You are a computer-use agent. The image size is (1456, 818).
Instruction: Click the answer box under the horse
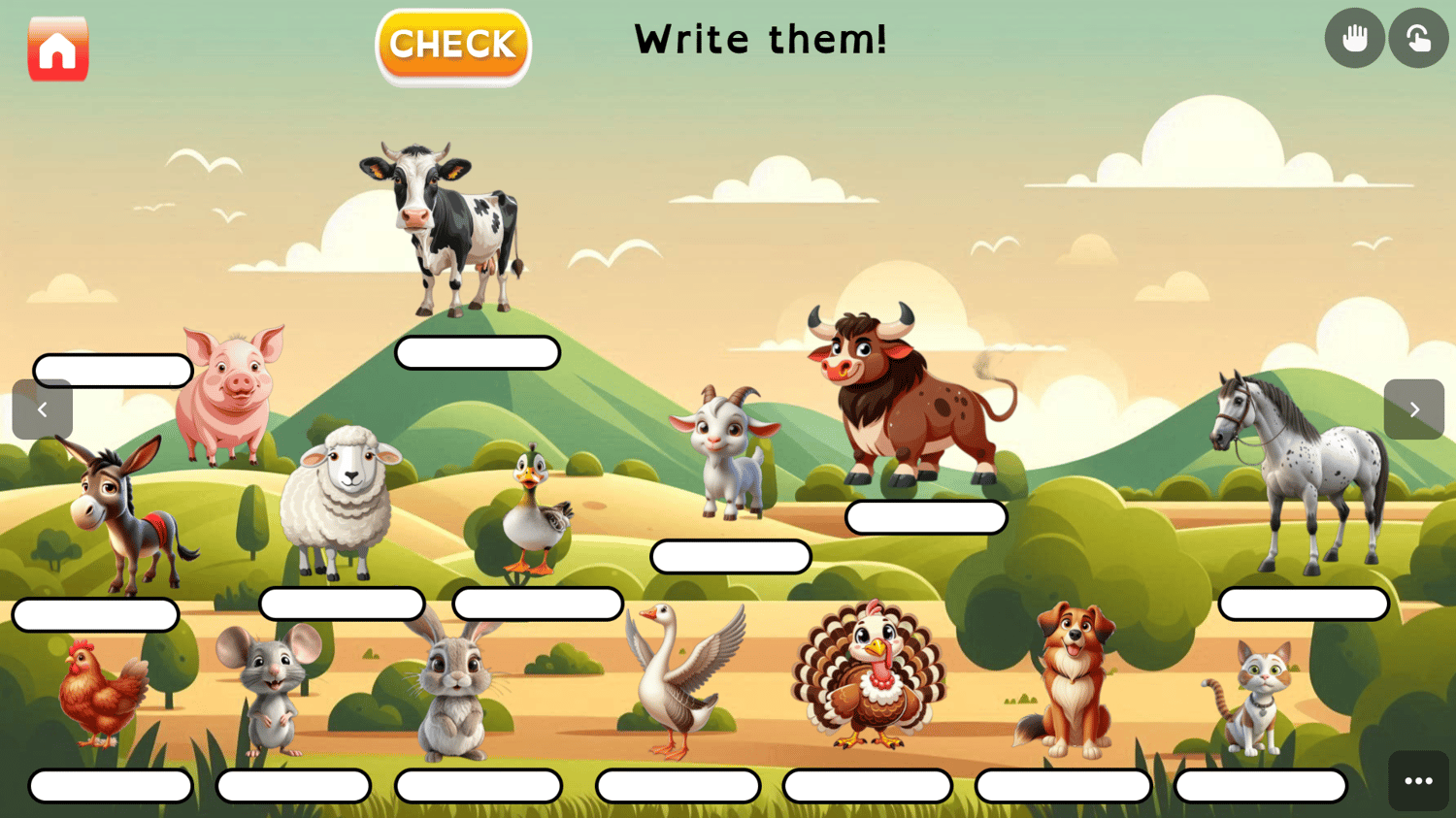(x=1304, y=604)
